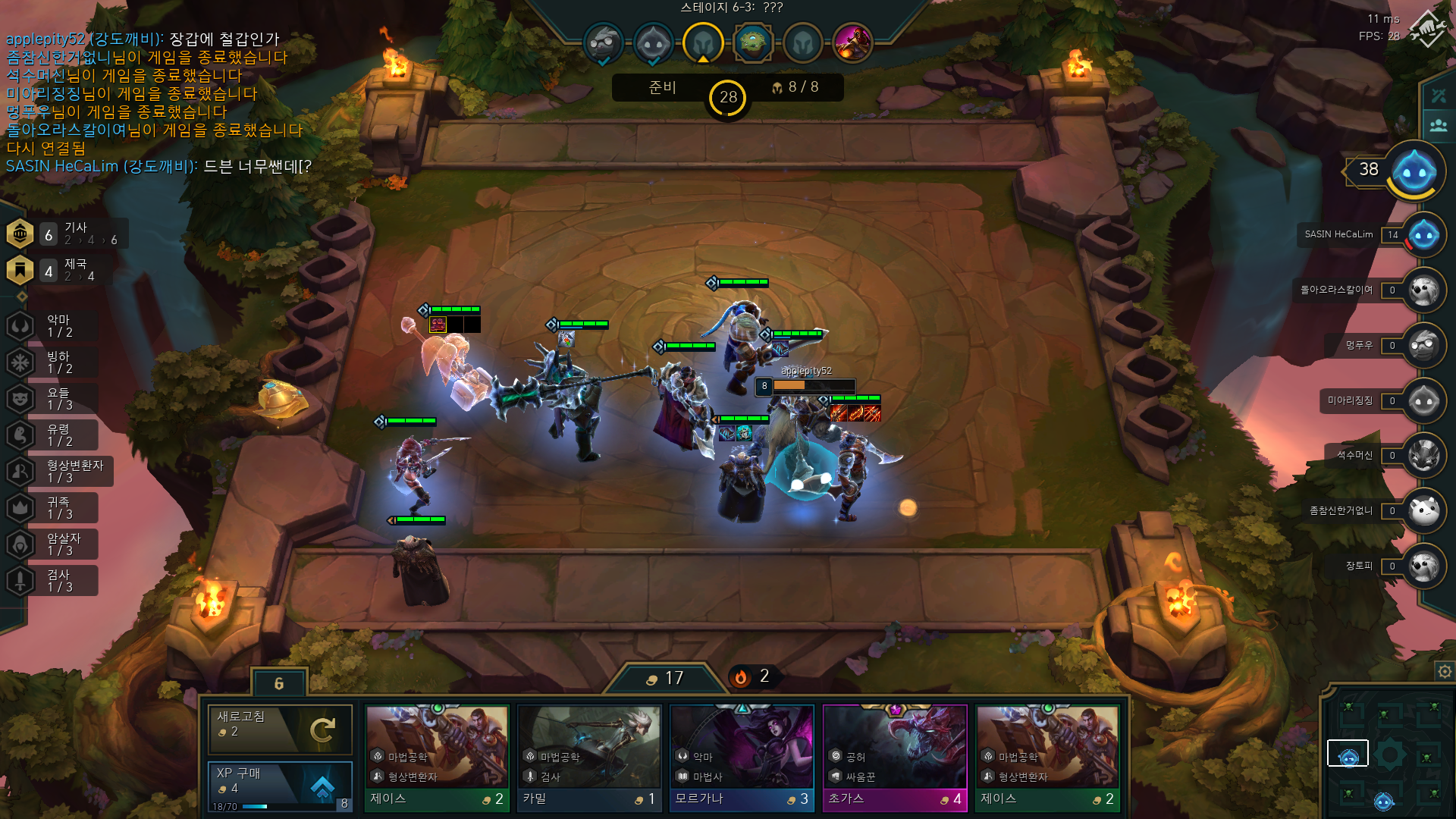Buy the 모르가나 champion card
This screenshot has height=819, width=1456.
click(x=742, y=758)
